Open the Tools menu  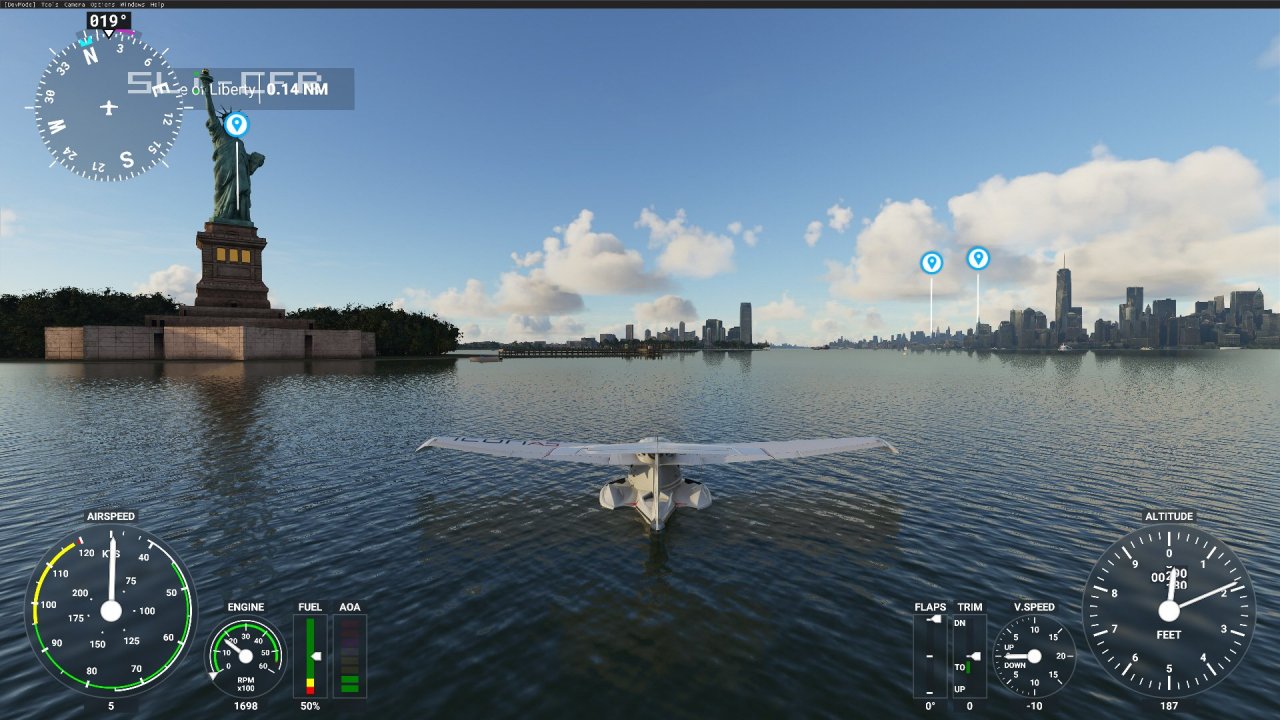pos(50,4)
